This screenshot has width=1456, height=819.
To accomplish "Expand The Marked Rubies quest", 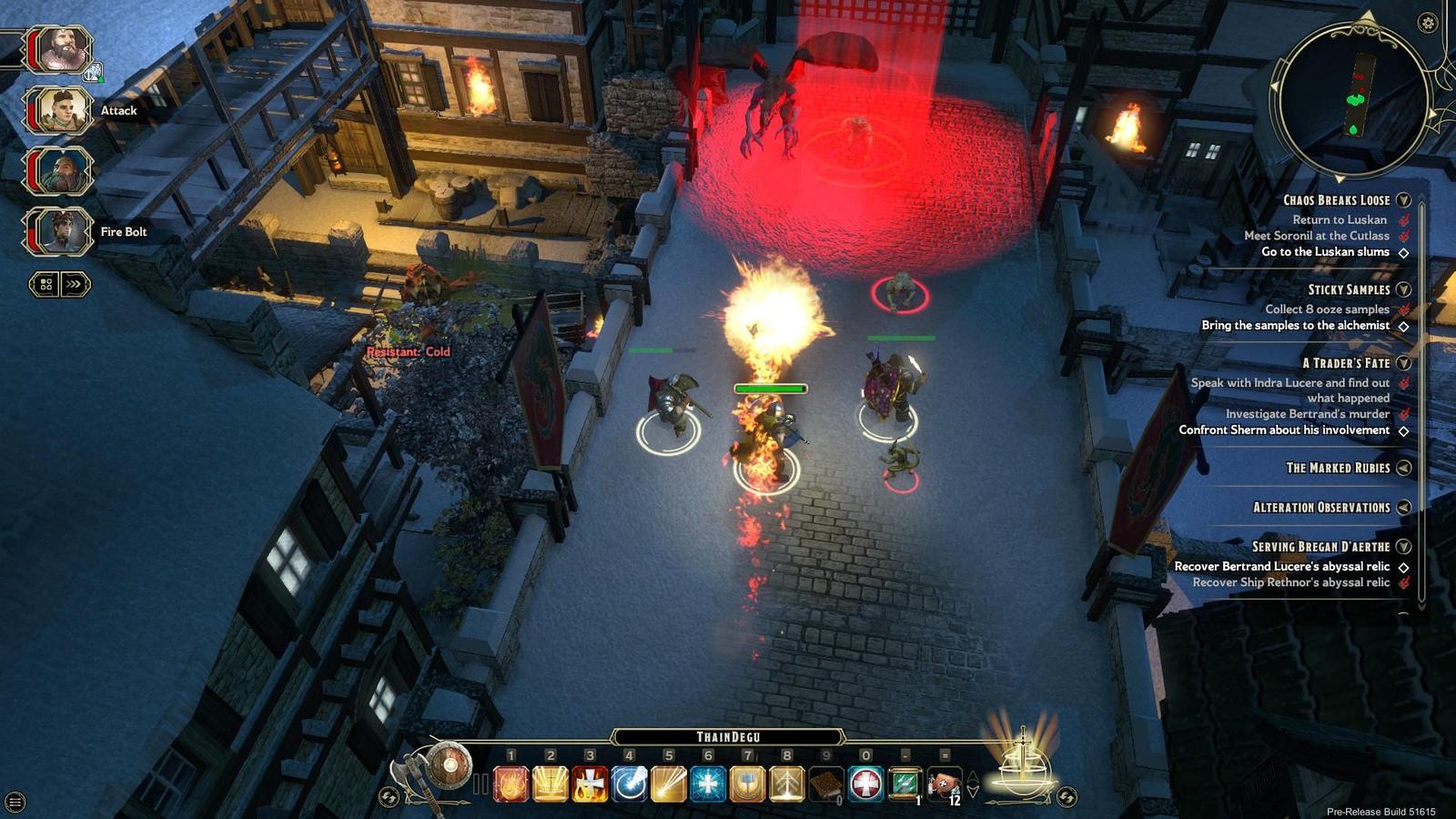I will (1404, 468).
